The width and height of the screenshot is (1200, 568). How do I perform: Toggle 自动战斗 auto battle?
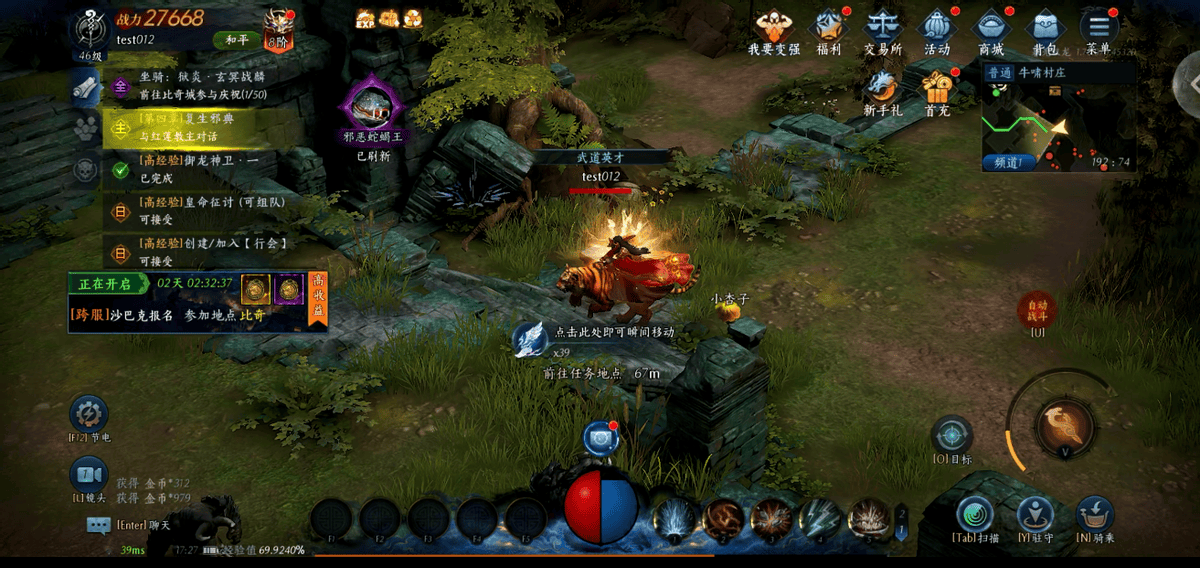coord(1036,312)
